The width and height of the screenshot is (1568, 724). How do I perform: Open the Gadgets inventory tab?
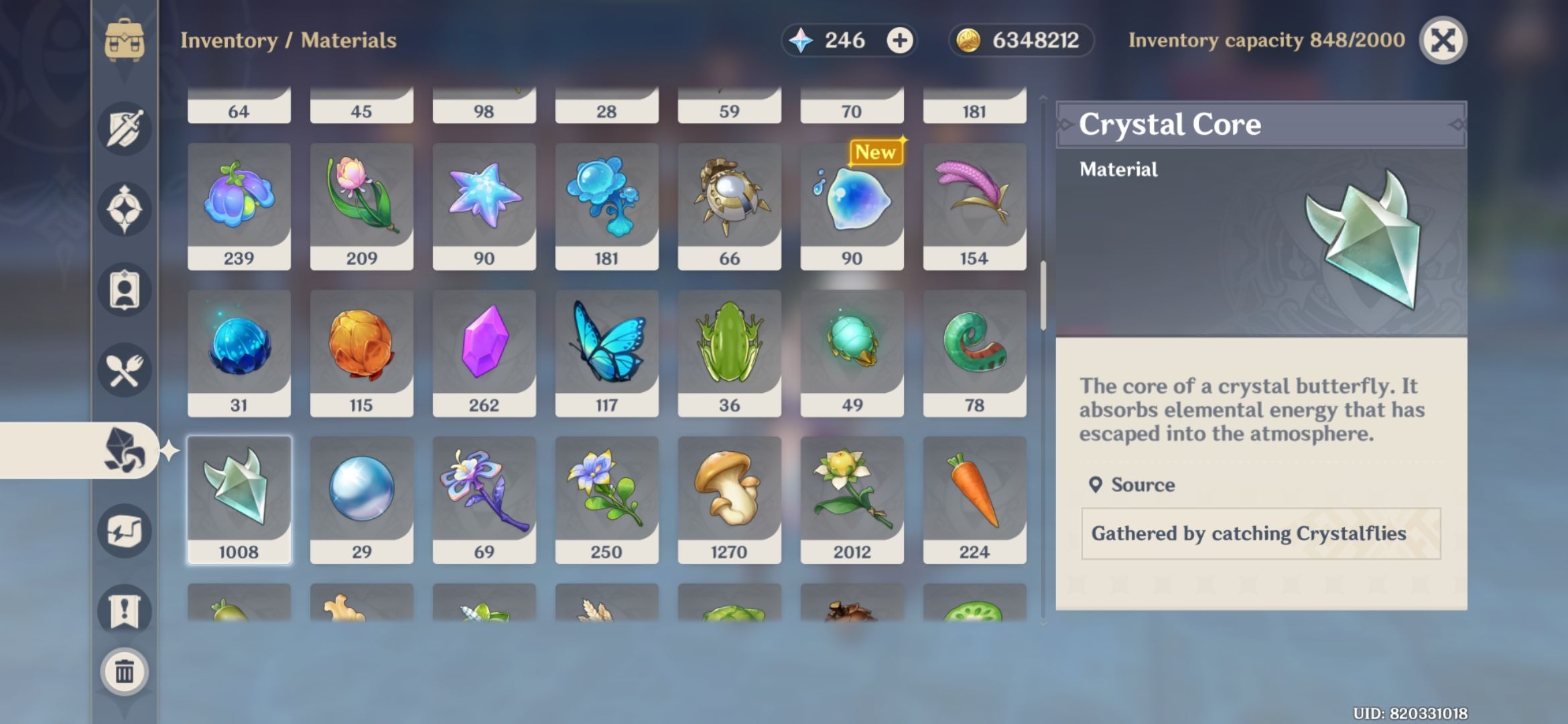click(x=124, y=530)
